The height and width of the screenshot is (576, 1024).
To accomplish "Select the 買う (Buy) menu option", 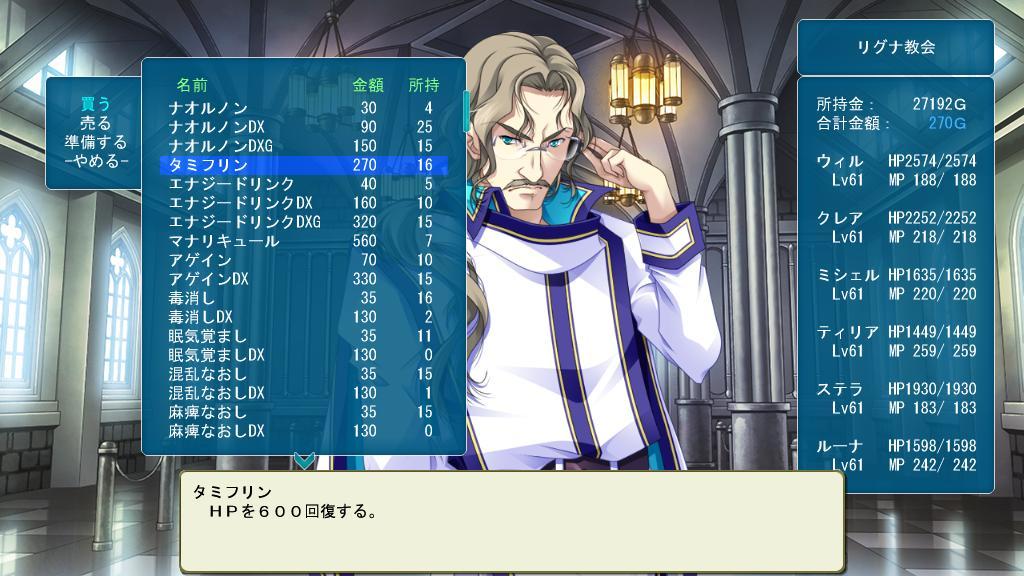I will [x=95, y=104].
